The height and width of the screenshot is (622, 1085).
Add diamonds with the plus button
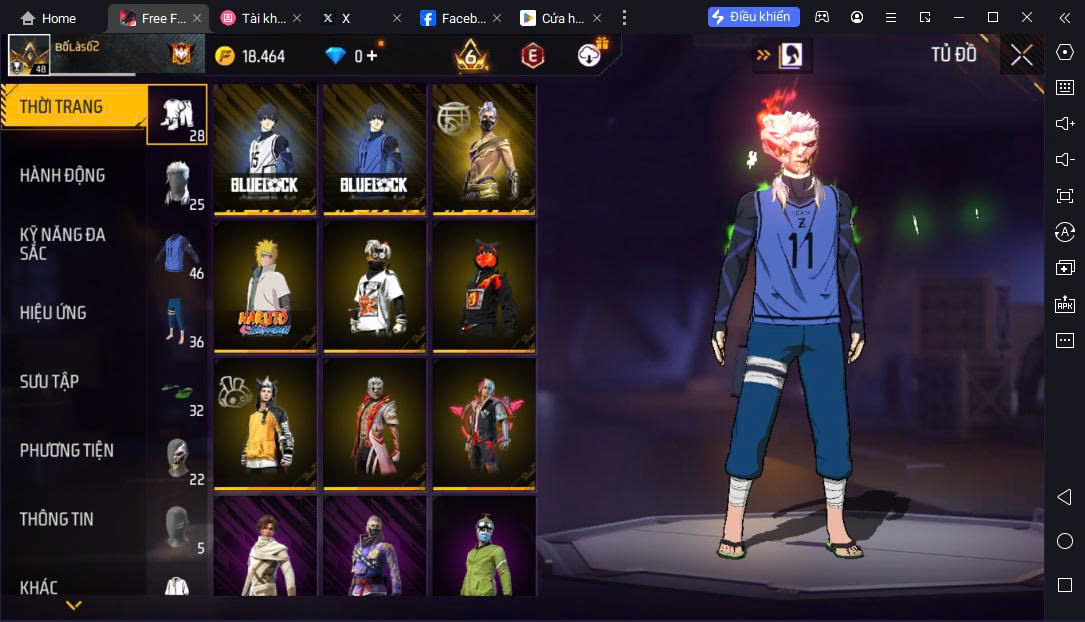pos(372,56)
